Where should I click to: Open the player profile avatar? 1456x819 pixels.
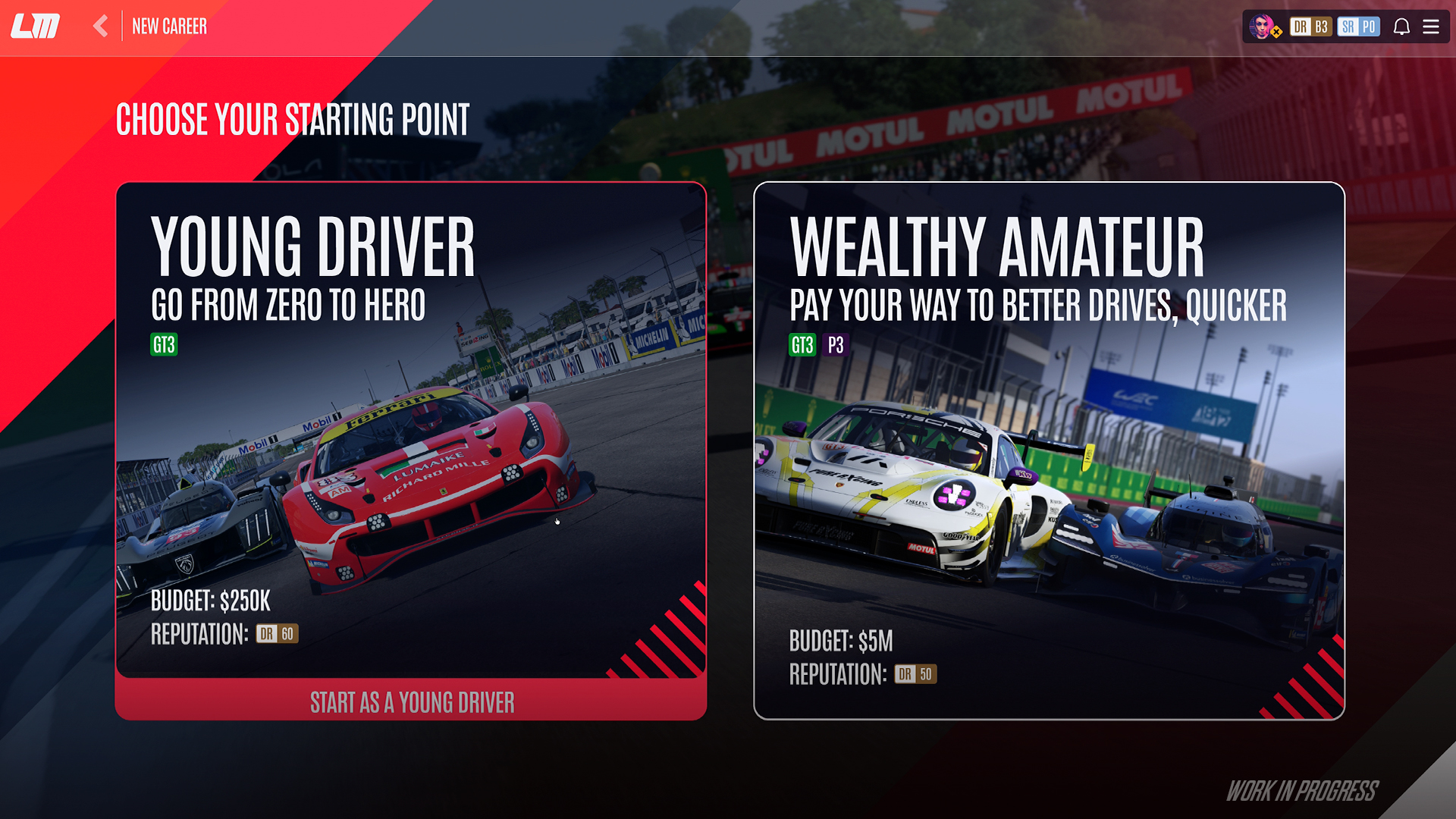1263,27
